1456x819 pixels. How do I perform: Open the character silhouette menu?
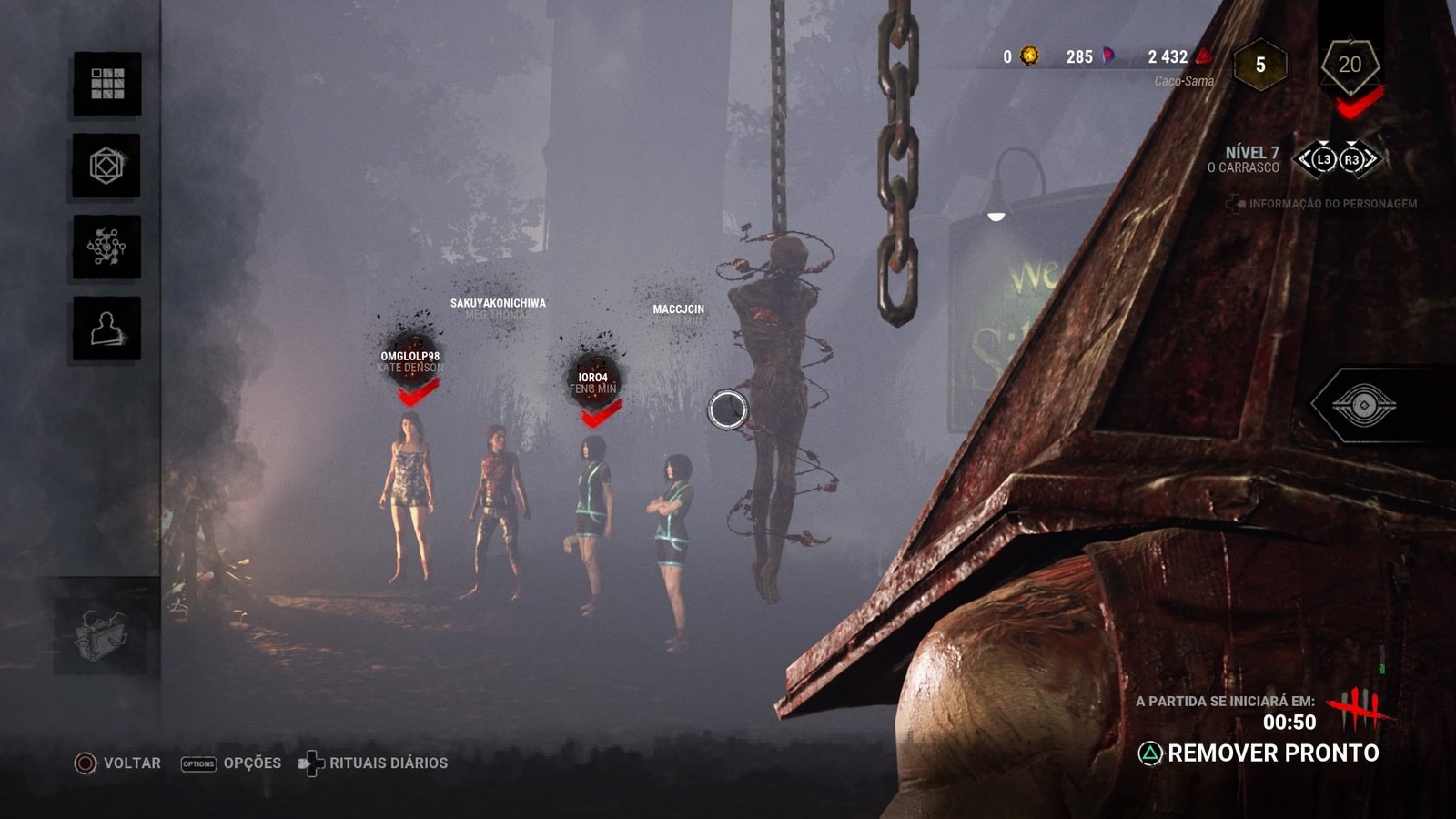pyautogui.click(x=106, y=329)
